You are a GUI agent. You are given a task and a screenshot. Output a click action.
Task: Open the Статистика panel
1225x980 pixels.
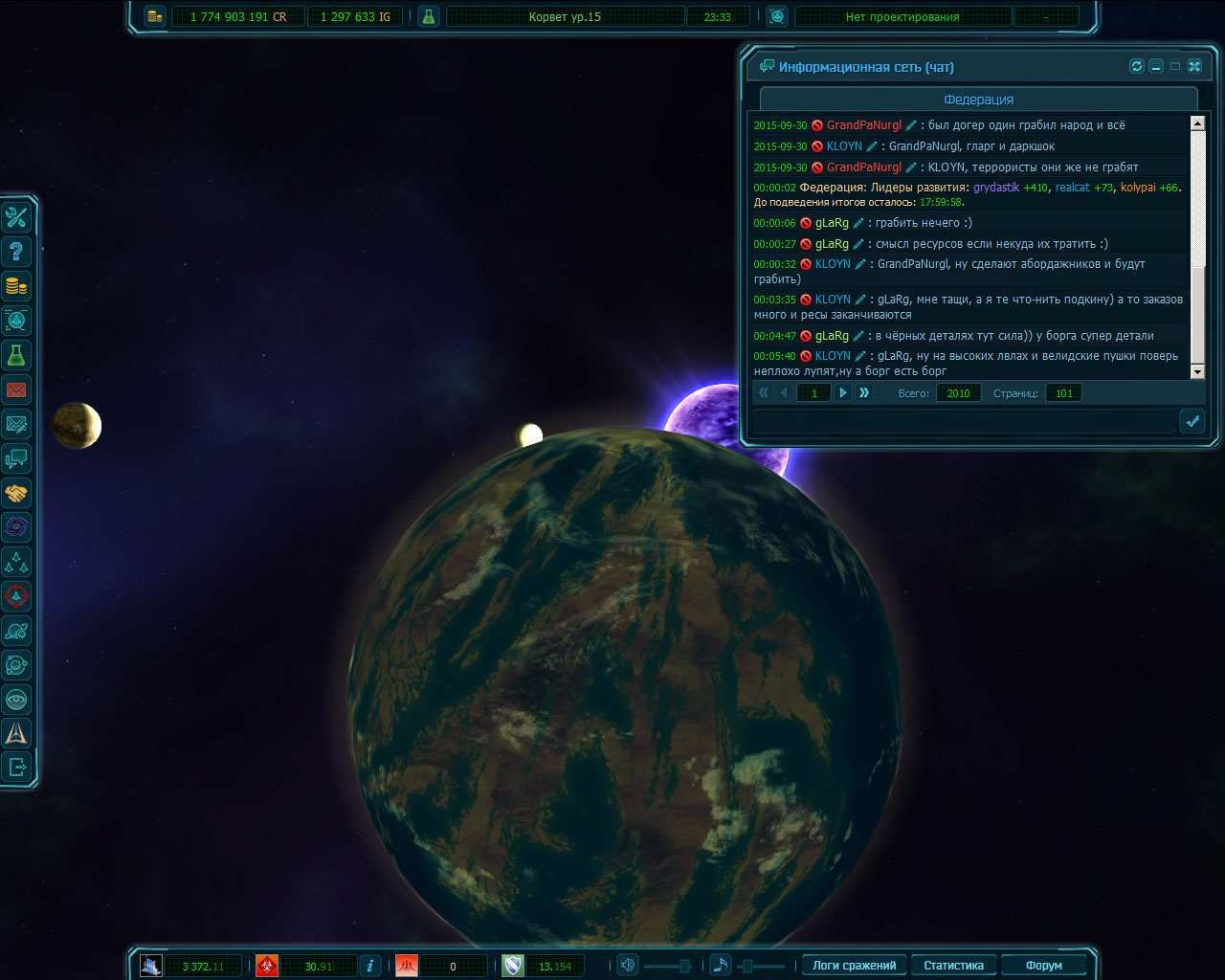point(953,966)
